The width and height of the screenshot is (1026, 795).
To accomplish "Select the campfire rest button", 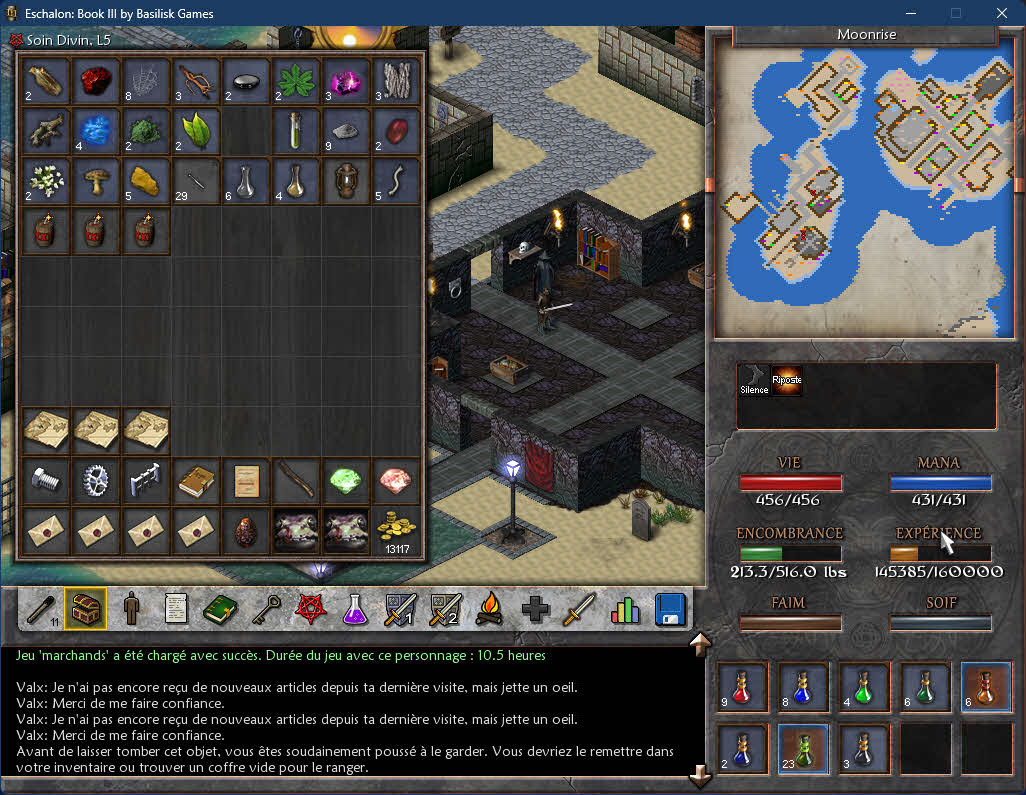I will tap(489, 609).
